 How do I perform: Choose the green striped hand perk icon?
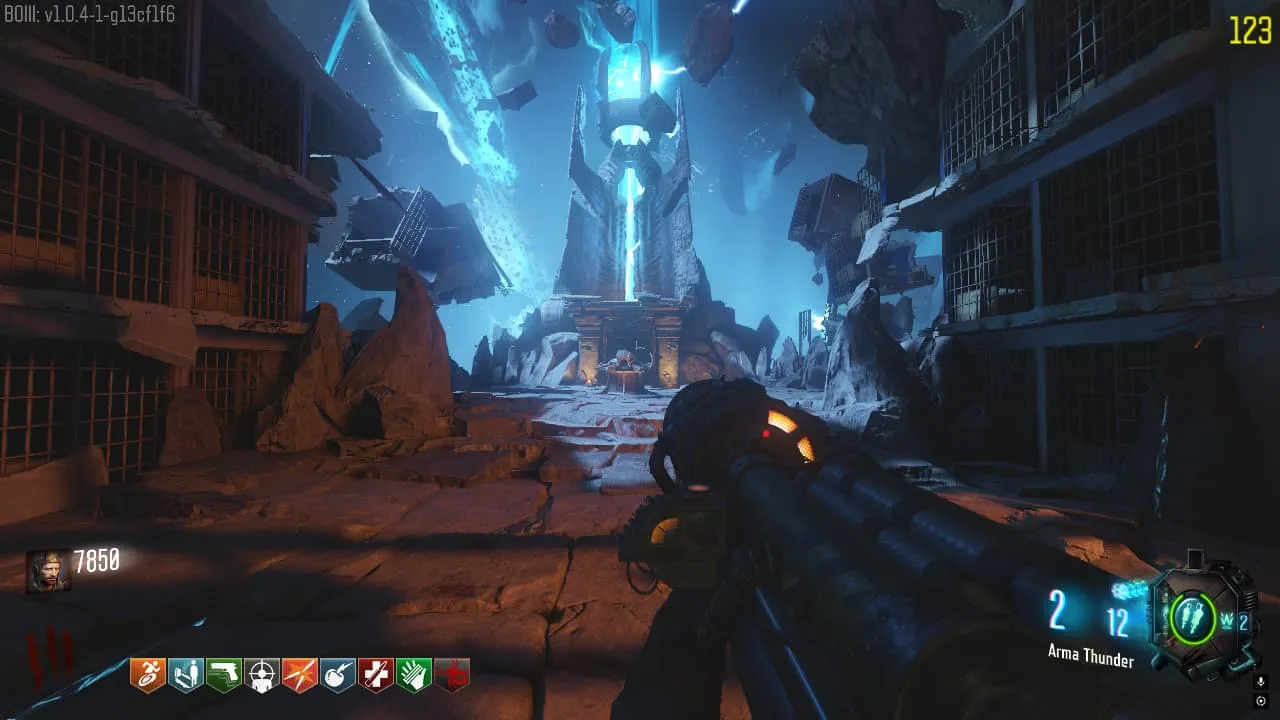pos(414,675)
